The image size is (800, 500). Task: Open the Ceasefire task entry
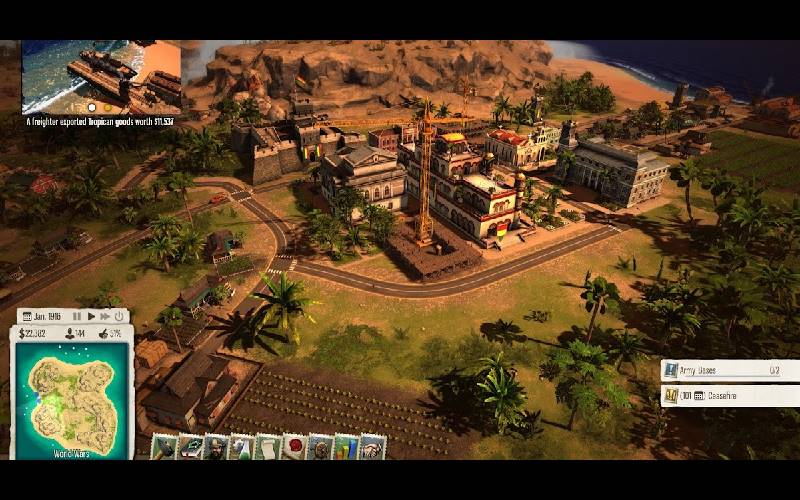[x=730, y=395]
